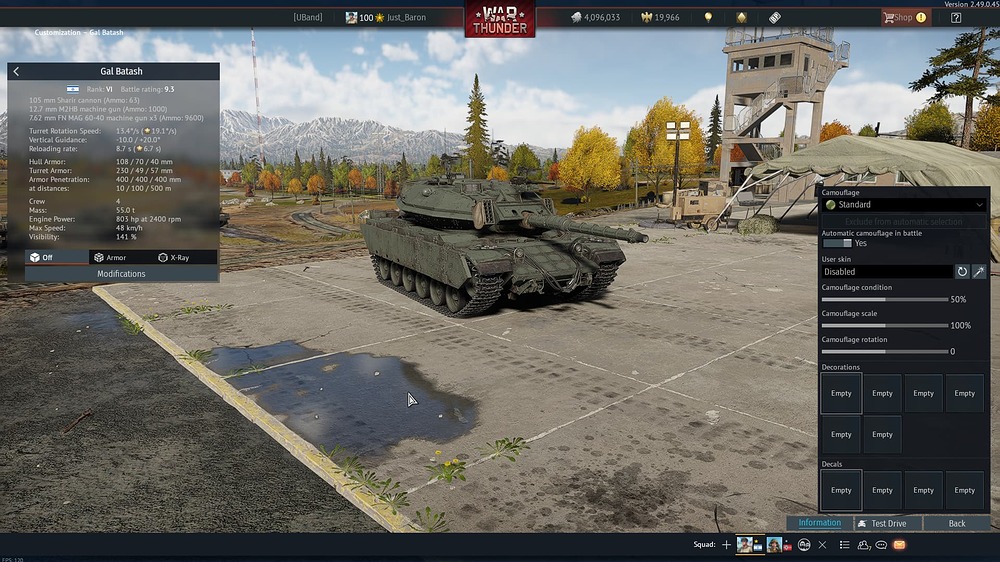Open the Standard camouflage dropdown

click(x=903, y=205)
